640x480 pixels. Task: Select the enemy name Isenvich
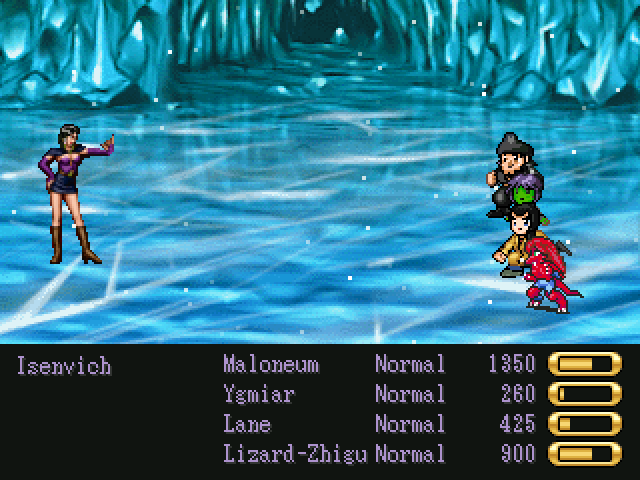(64, 365)
